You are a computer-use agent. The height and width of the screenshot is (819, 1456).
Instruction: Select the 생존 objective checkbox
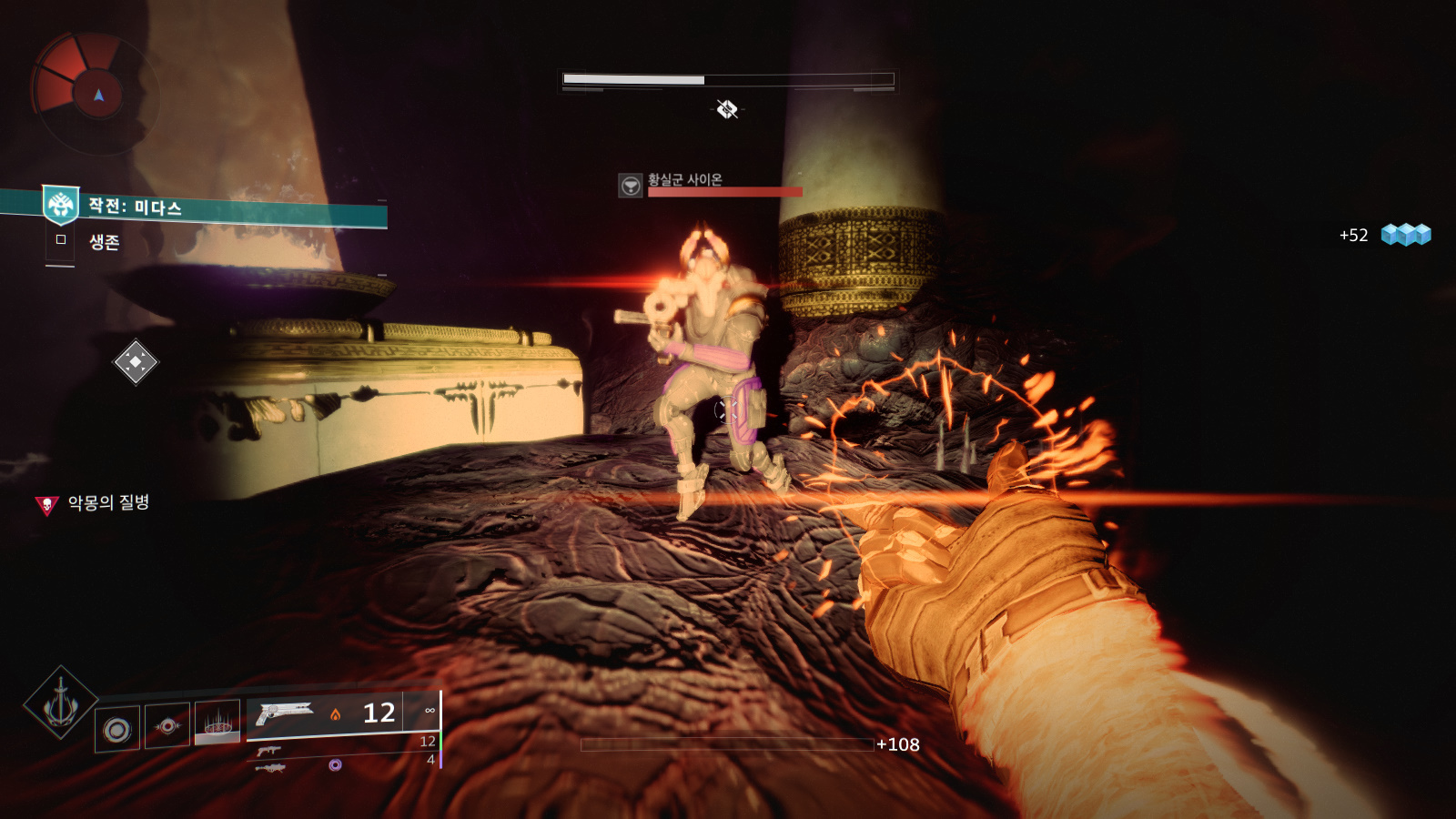pyautogui.click(x=61, y=239)
